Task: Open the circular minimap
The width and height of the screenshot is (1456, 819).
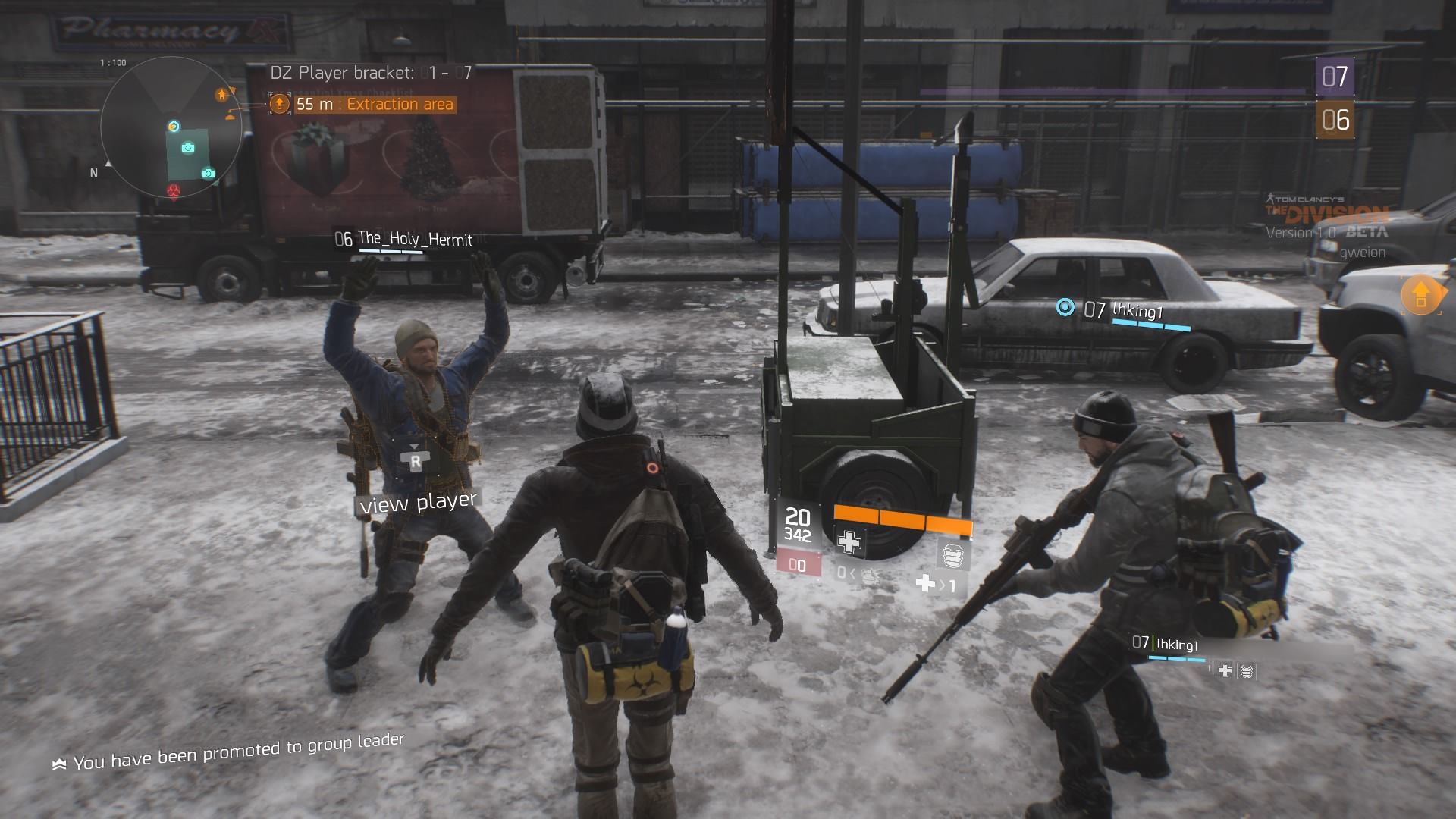Action: click(171, 127)
